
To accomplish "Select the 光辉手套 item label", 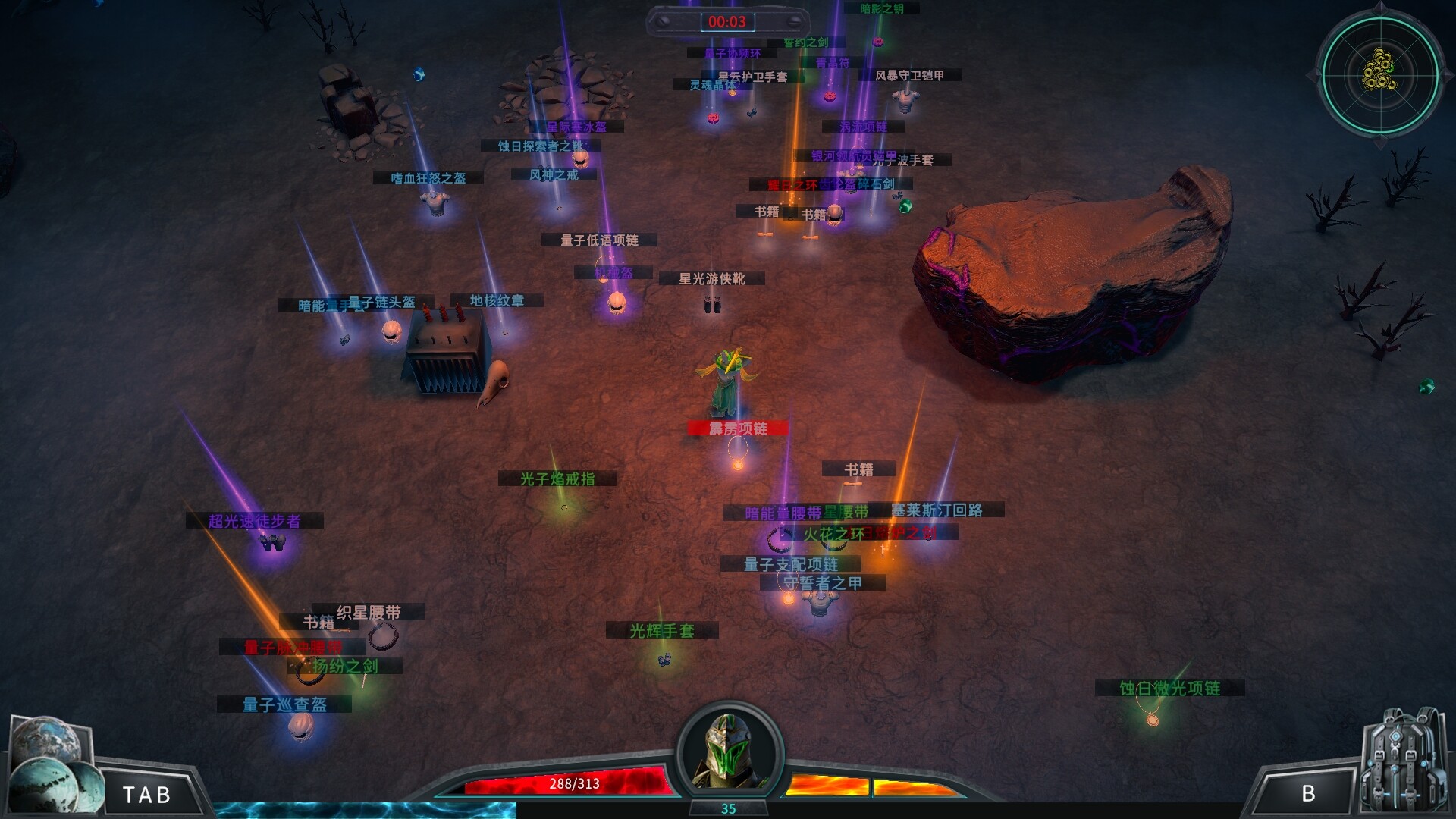I will pos(662,631).
